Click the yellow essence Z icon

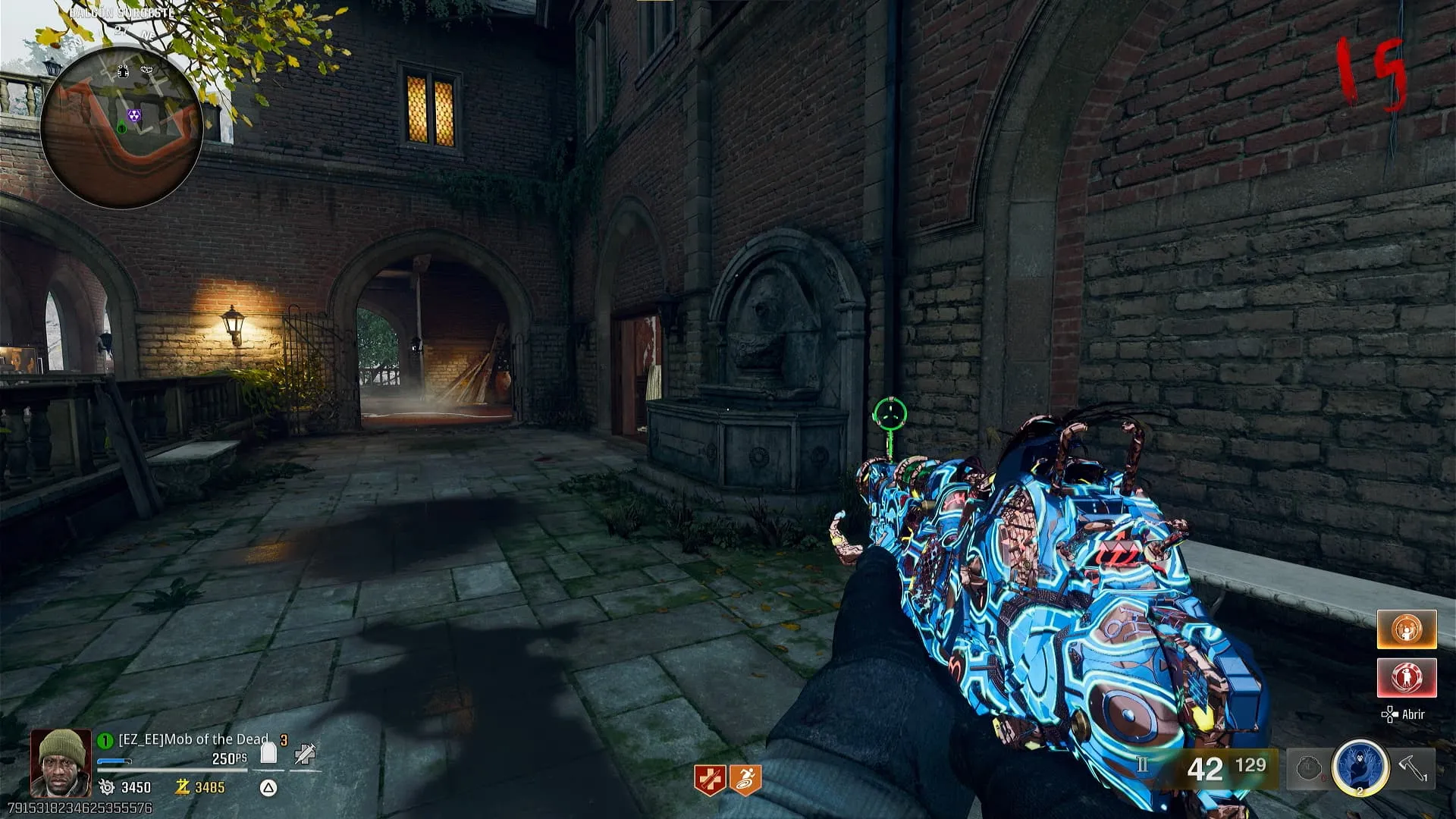click(x=182, y=787)
